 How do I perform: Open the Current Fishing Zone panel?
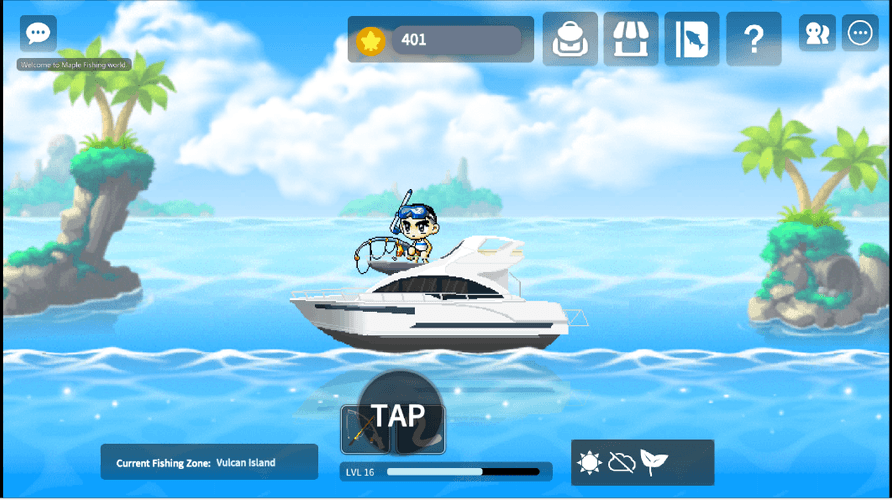click(x=209, y=462)
